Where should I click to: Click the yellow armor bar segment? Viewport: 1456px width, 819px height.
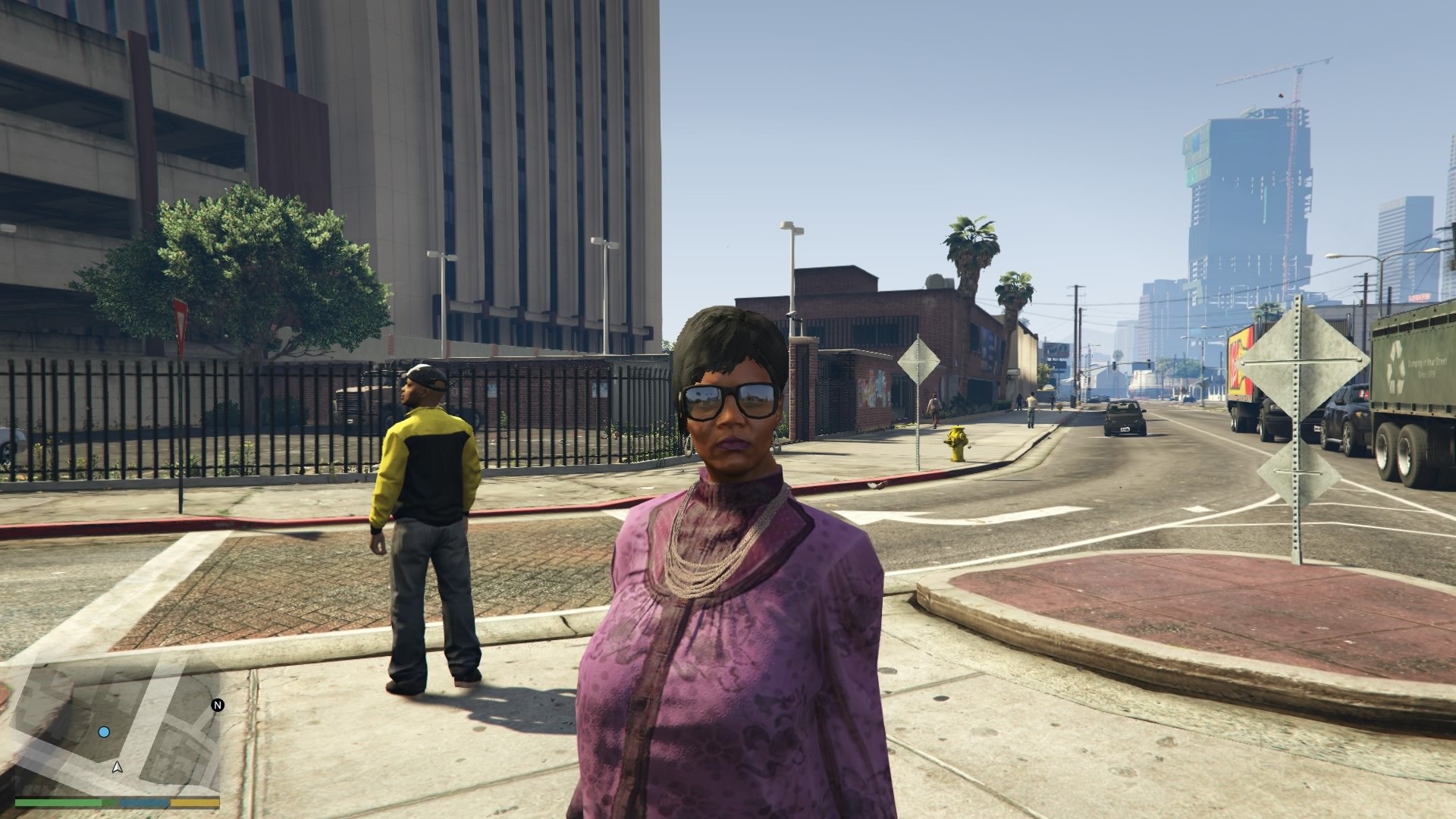[193, 802]
